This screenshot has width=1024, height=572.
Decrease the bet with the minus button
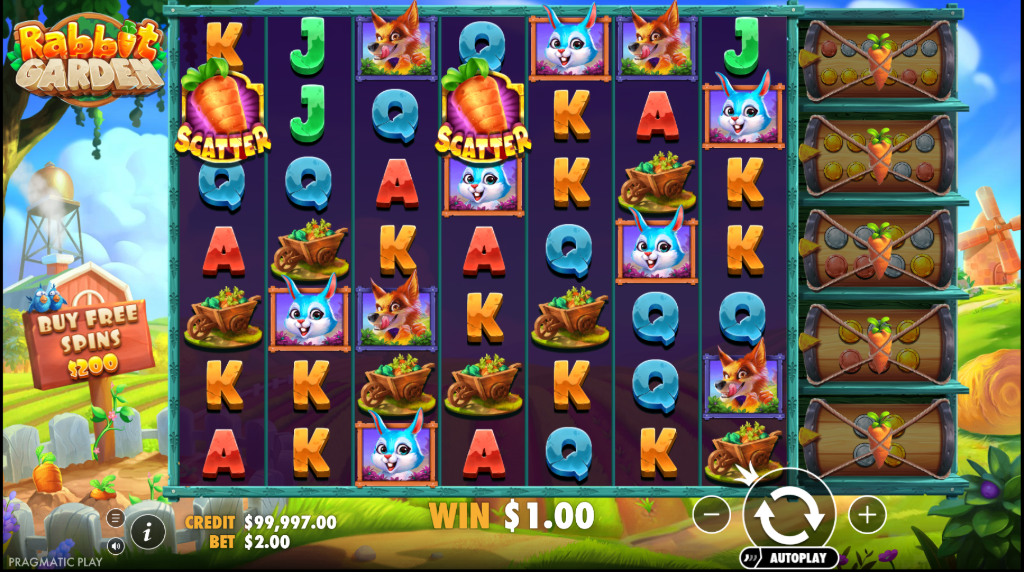pos(712,515)
